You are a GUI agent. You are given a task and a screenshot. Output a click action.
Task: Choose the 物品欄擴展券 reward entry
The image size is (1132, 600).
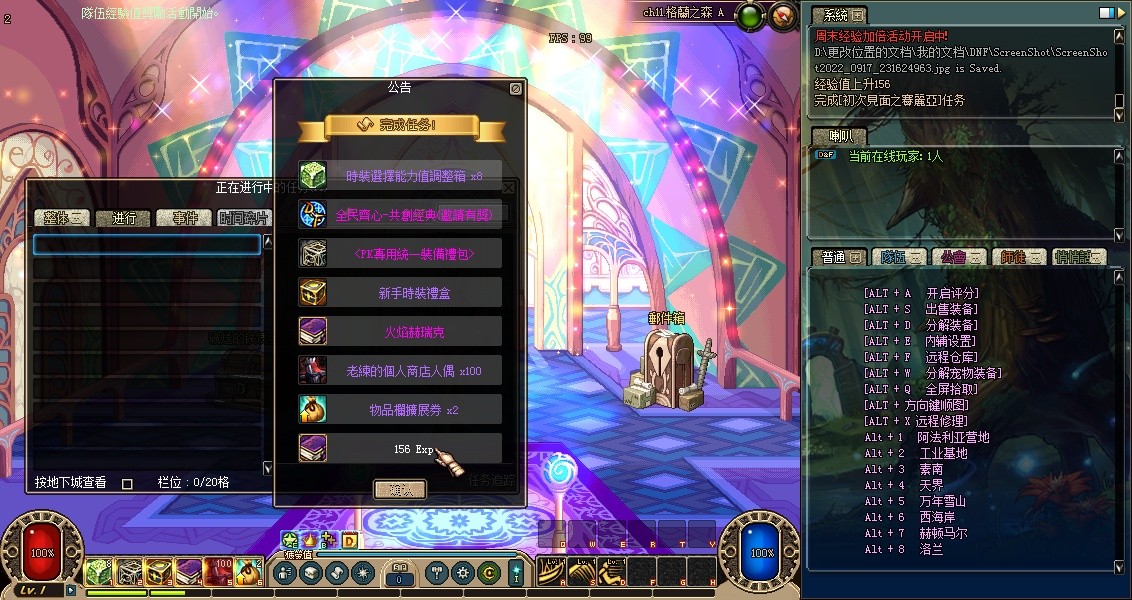click(400, 409)
